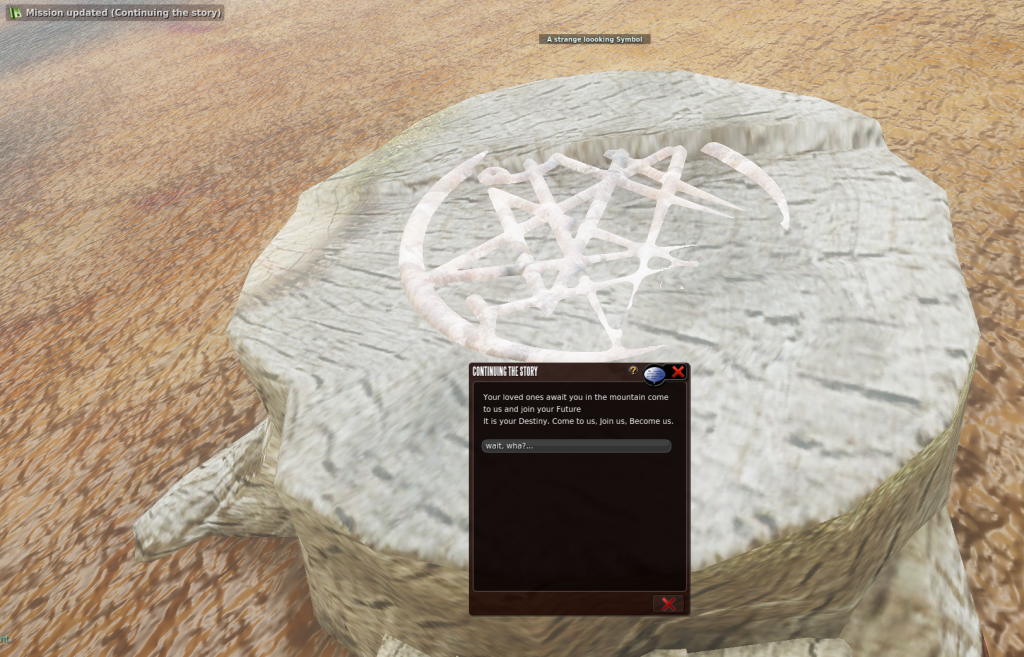This screenshot has height=657, width=1024.
Task: Choose the "wait, wha?..." reply option
Action: [x=575, y=446]
